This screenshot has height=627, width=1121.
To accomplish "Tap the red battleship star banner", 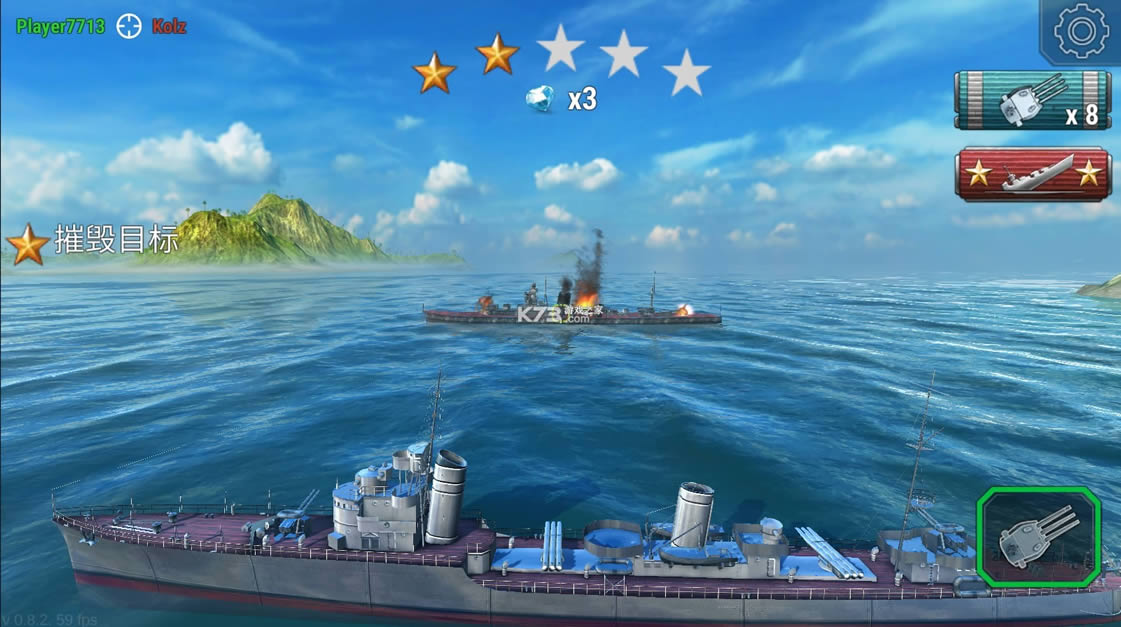I will (x=1032, y=174).
